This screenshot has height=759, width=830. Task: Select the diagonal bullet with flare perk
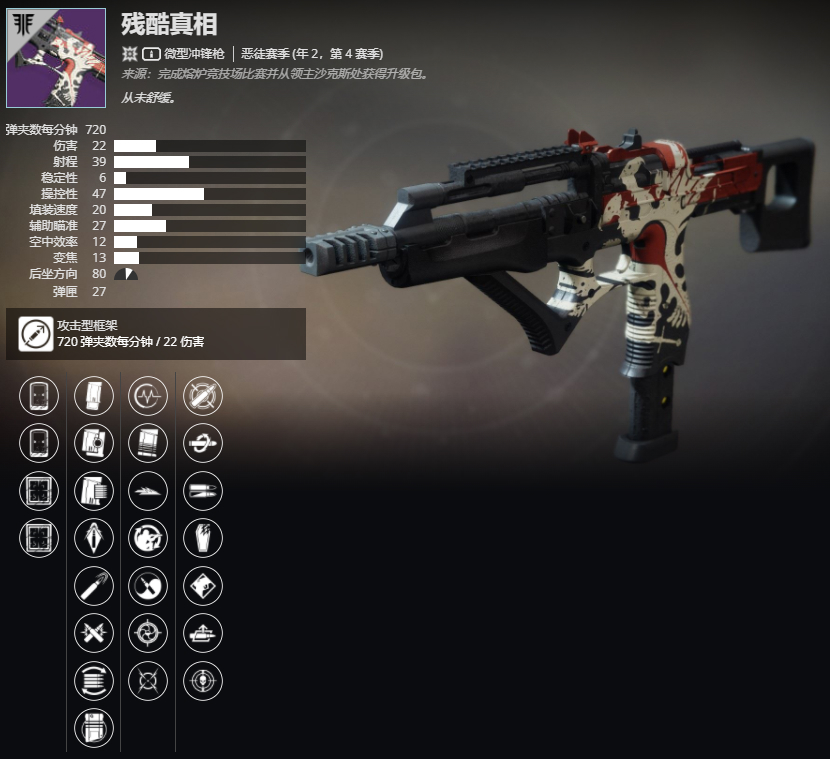[94, 587]
